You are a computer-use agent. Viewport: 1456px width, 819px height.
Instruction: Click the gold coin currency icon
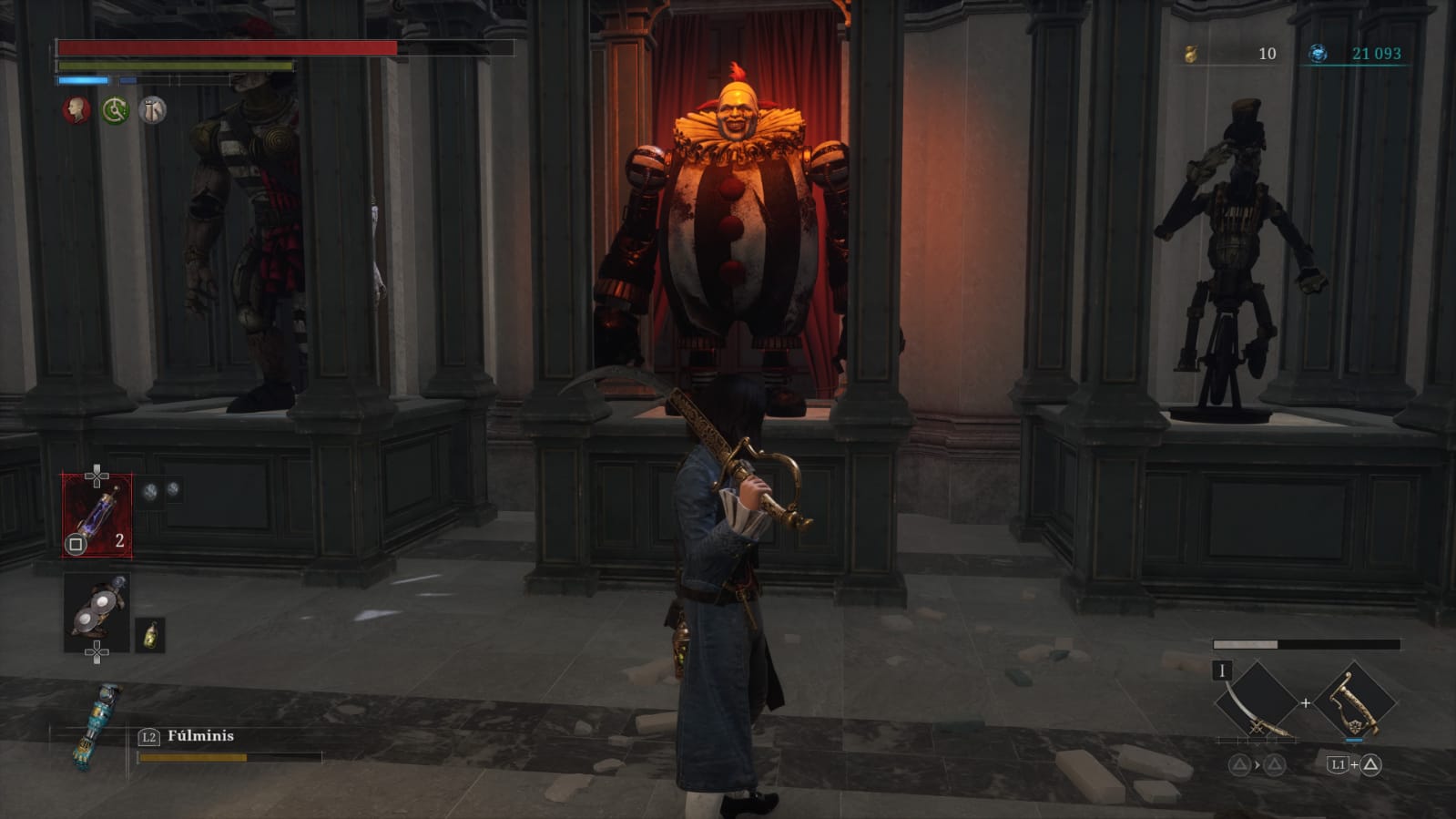[x=1191, y=55]
